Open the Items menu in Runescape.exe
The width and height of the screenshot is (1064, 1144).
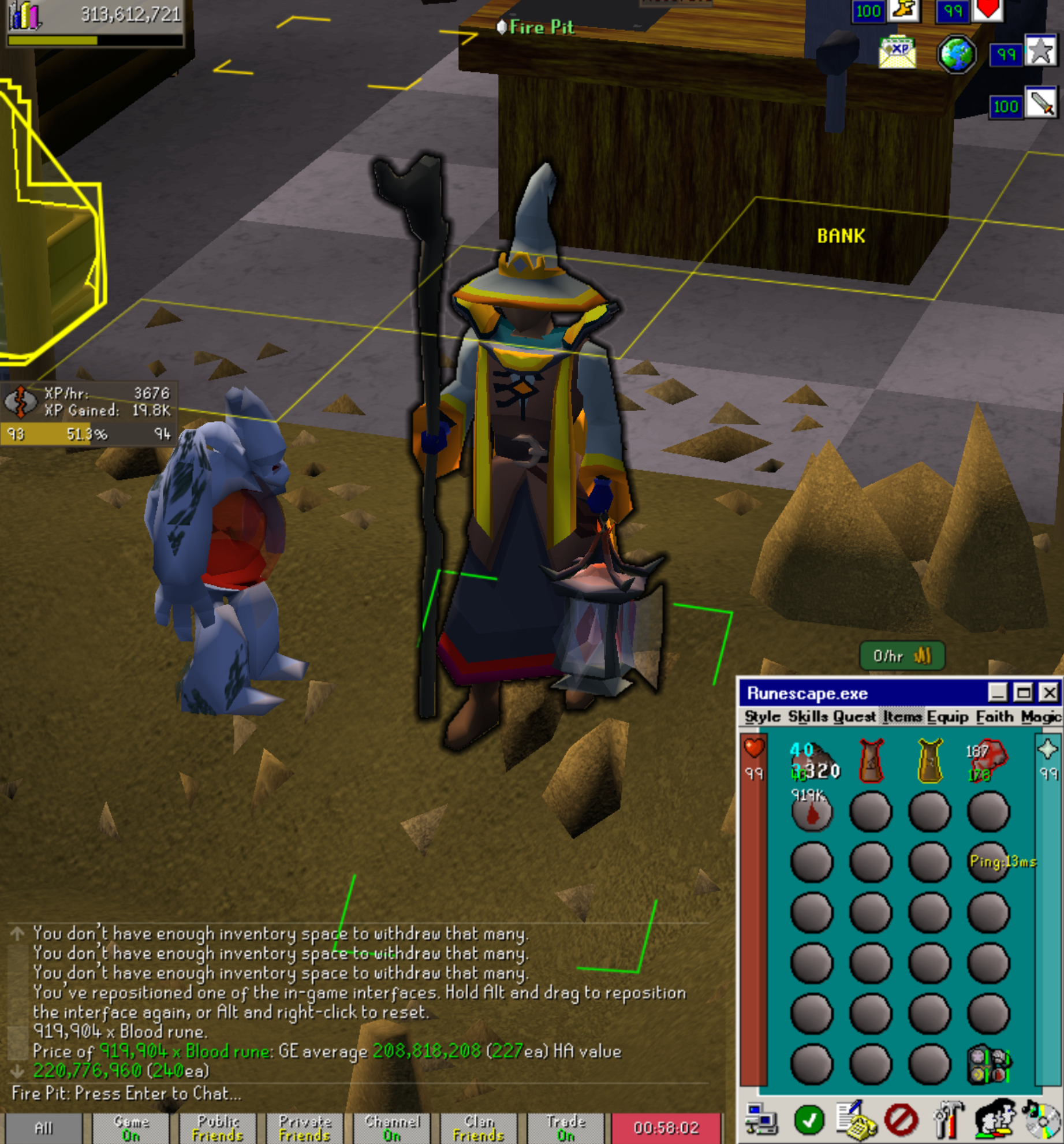(x=901, y=717)
